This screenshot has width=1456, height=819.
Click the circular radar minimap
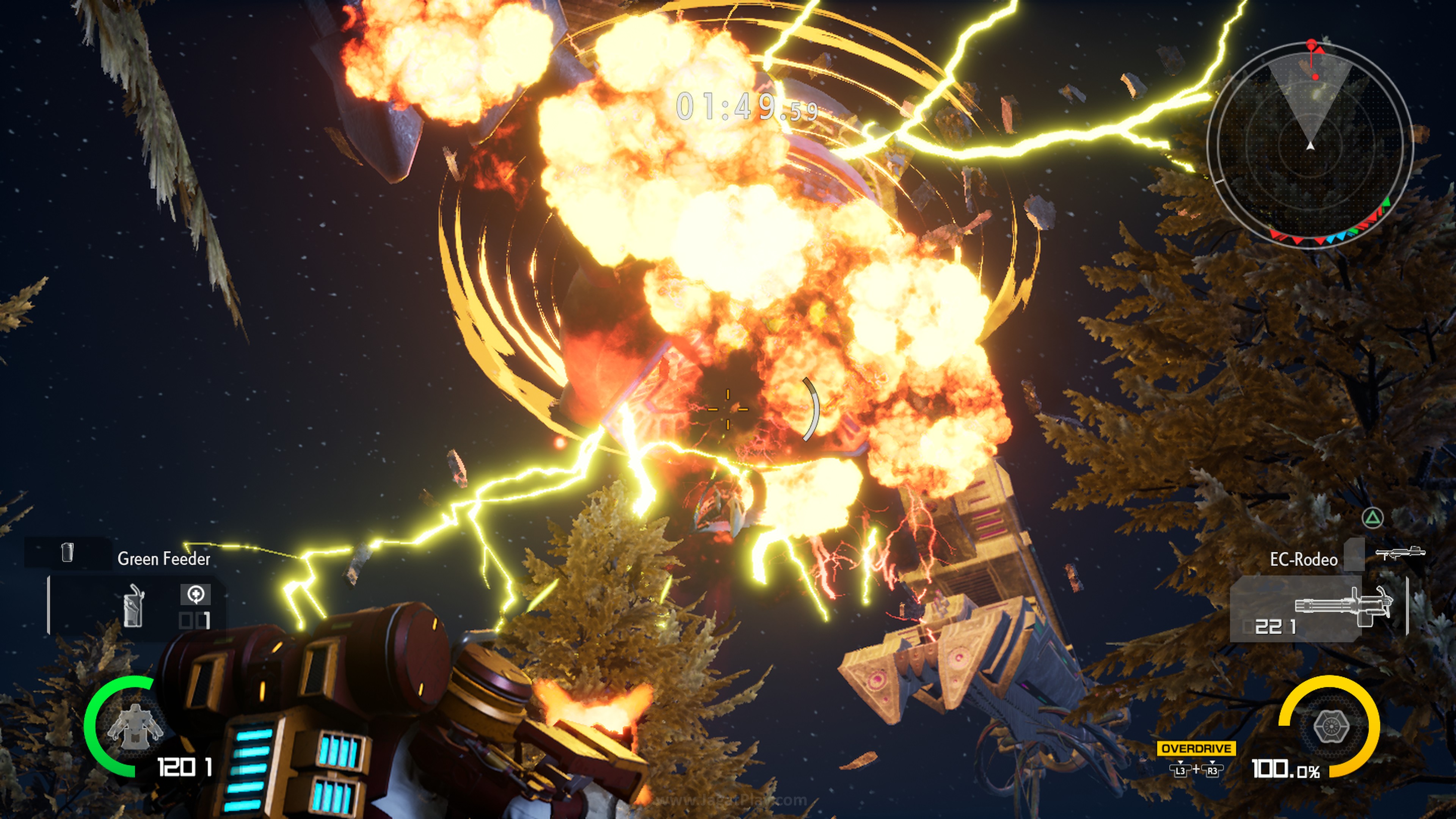coord(1310,146)
